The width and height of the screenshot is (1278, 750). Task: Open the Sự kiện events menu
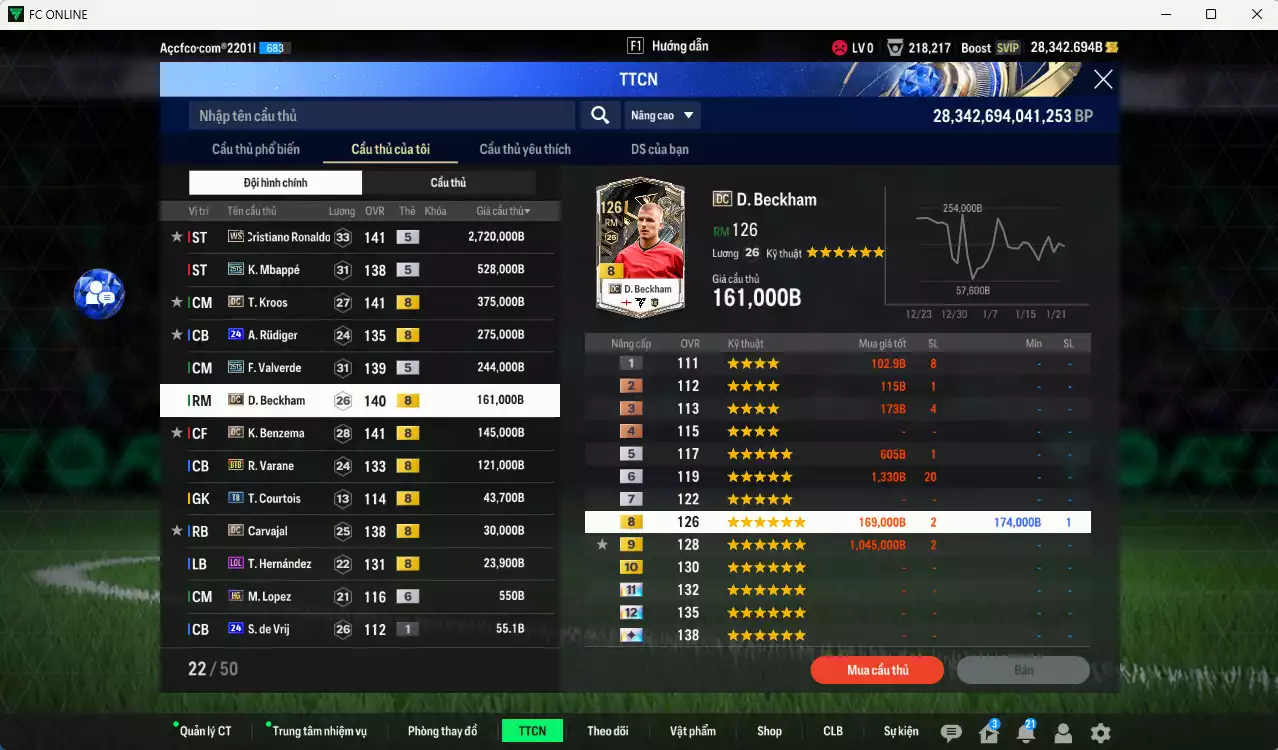(x=900, y=731)
